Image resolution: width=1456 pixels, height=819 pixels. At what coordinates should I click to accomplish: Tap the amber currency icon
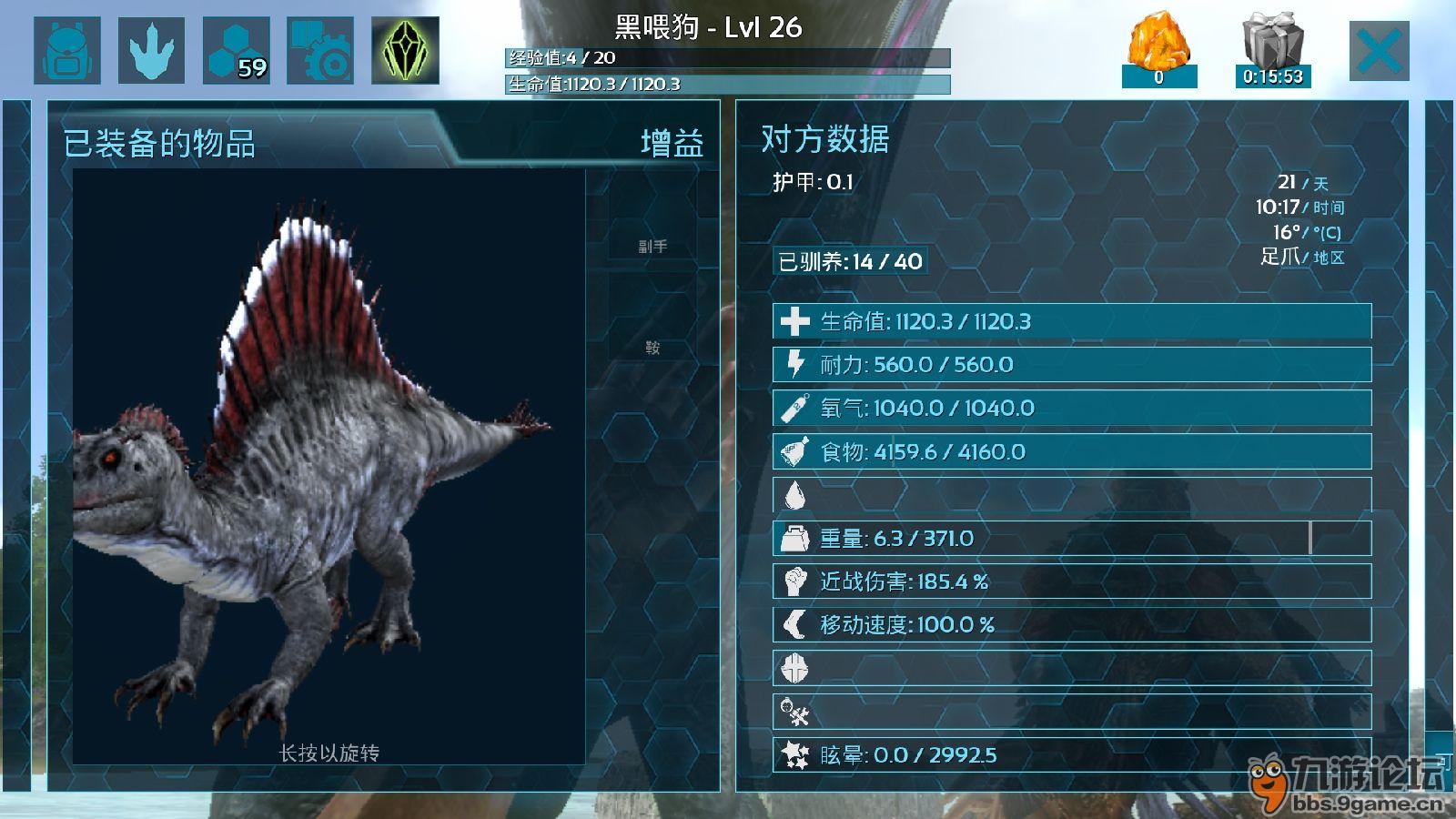(1158, 45)
